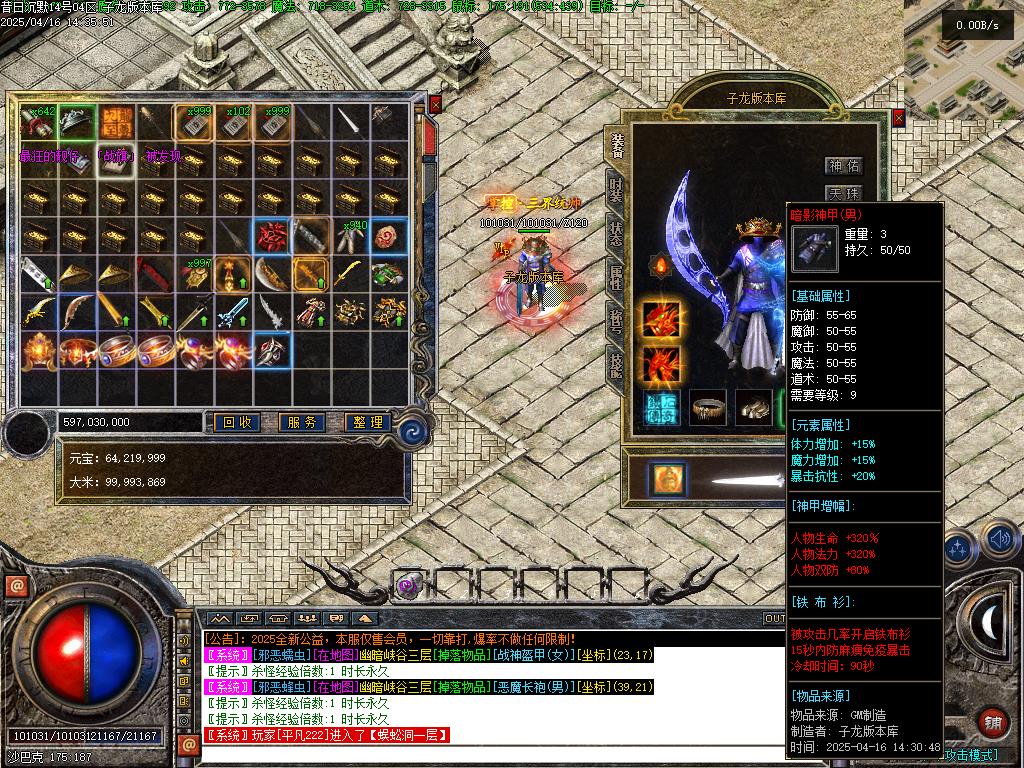
Task: Sort the bag with 整理
Action: [366, 423]
